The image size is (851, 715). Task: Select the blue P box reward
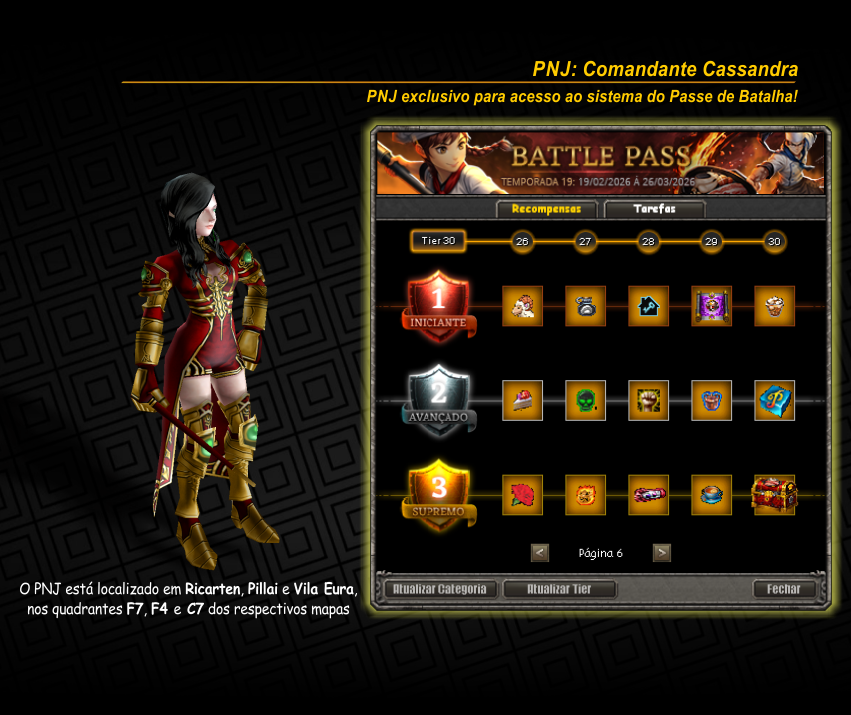point(774,400)
